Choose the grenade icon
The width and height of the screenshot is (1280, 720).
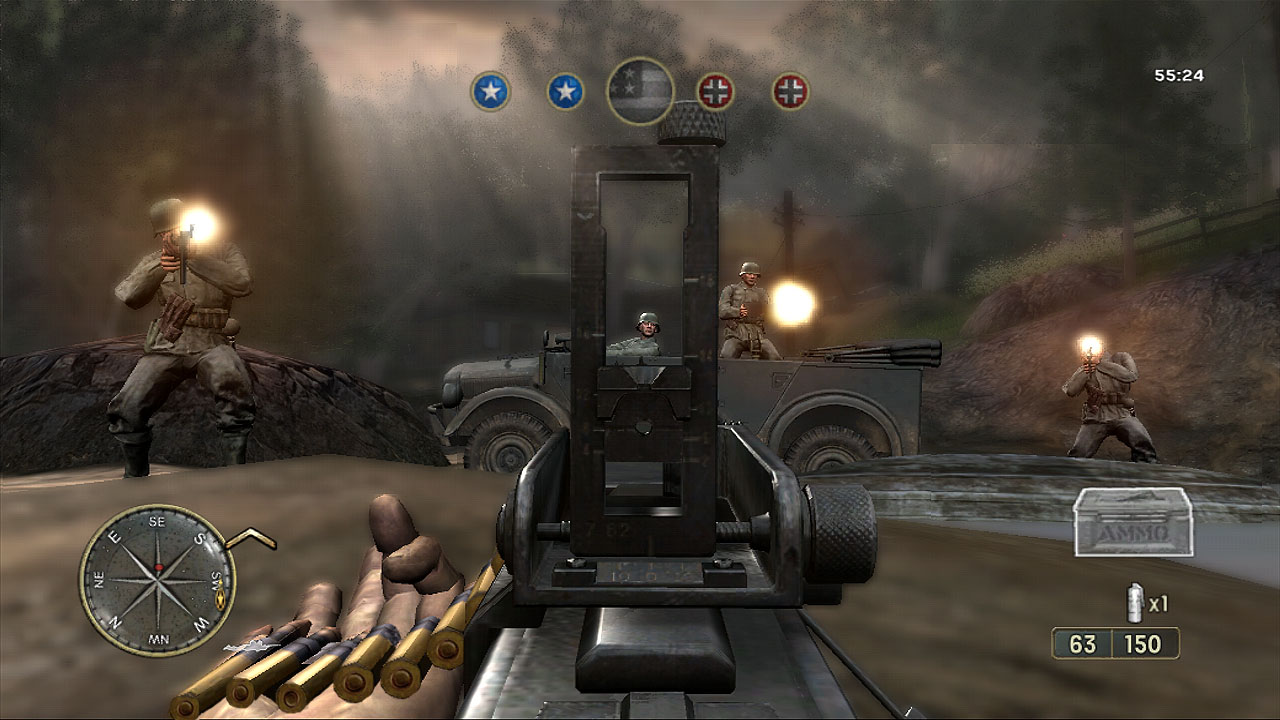[x=1134, y=604]
